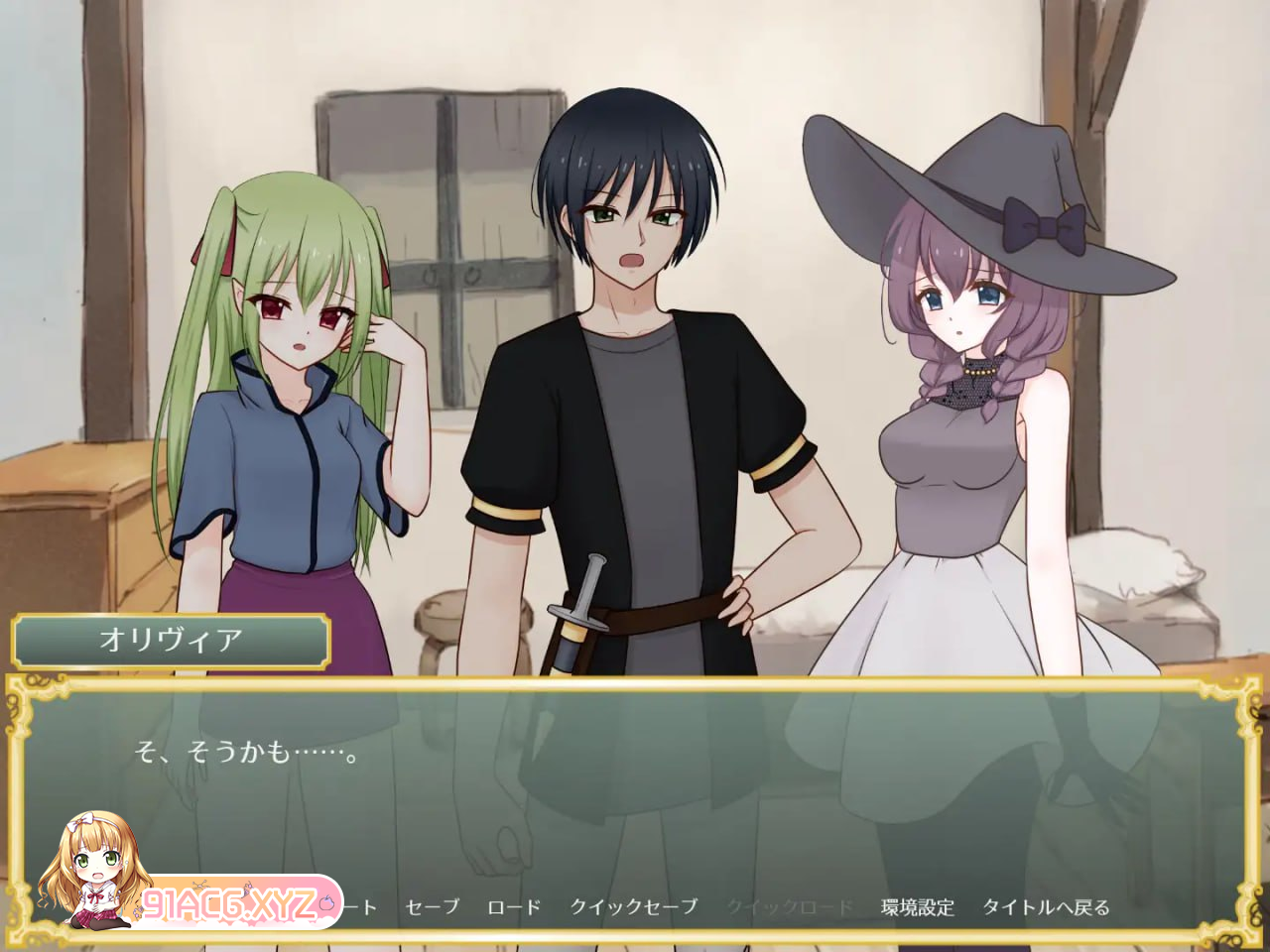This screenshot has width=1270, height=952.
Task: Click the pink bow on the mascot's hair
Action: (x=83, y=822)
